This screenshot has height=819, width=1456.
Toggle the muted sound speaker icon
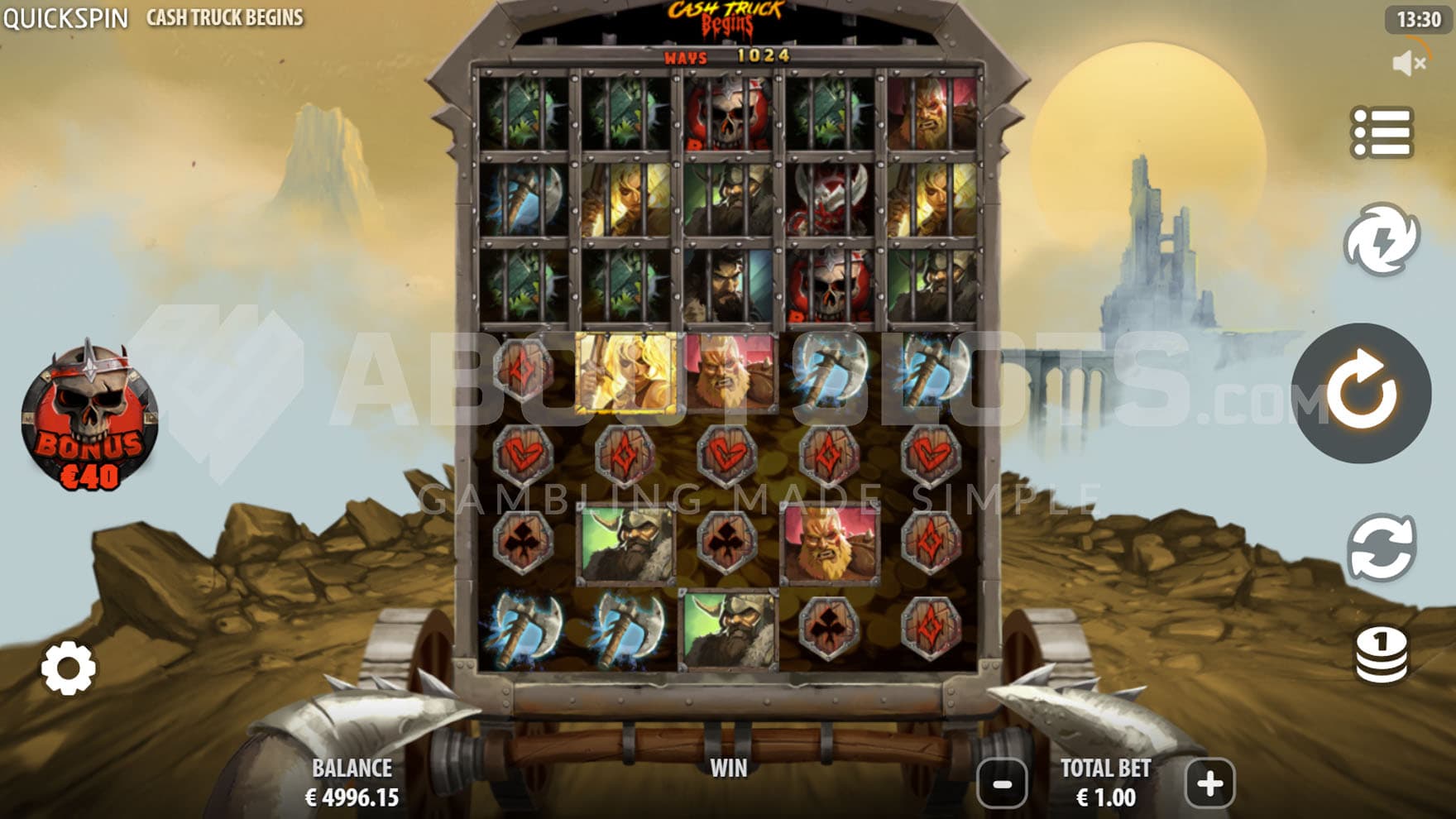(x=1408, y=63)
